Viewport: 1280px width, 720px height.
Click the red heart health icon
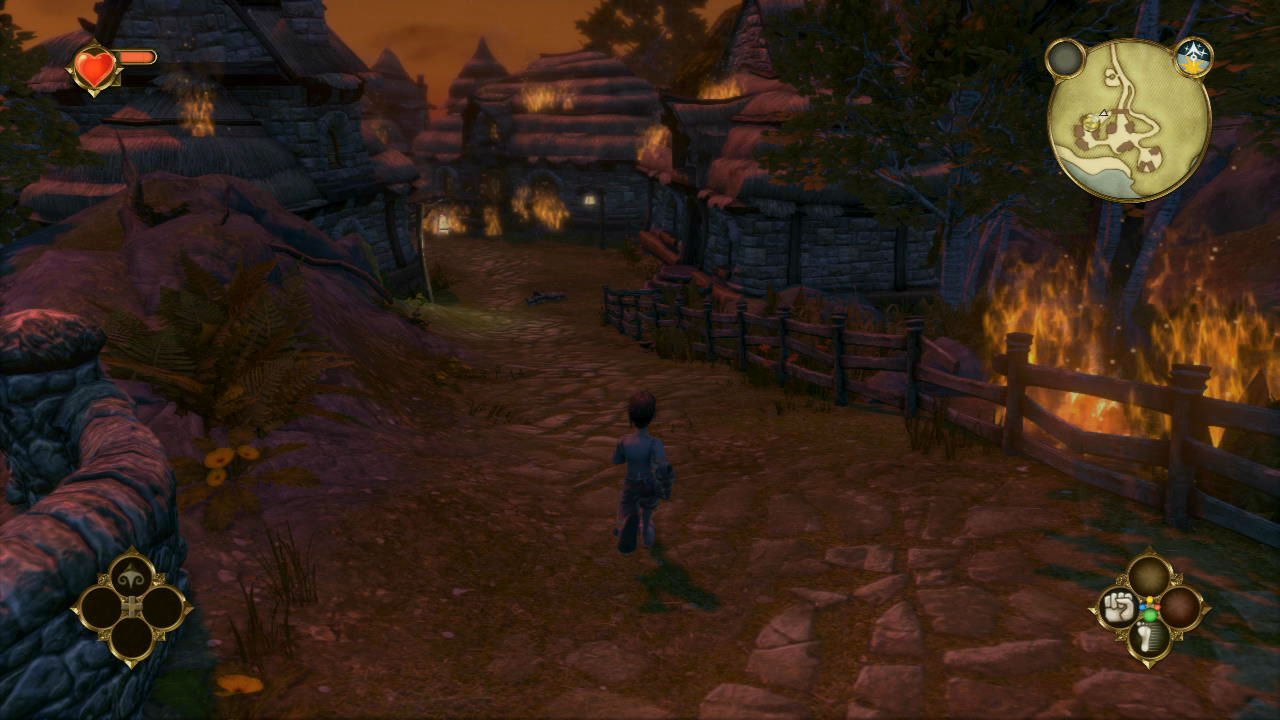click(x=96, y=69)
